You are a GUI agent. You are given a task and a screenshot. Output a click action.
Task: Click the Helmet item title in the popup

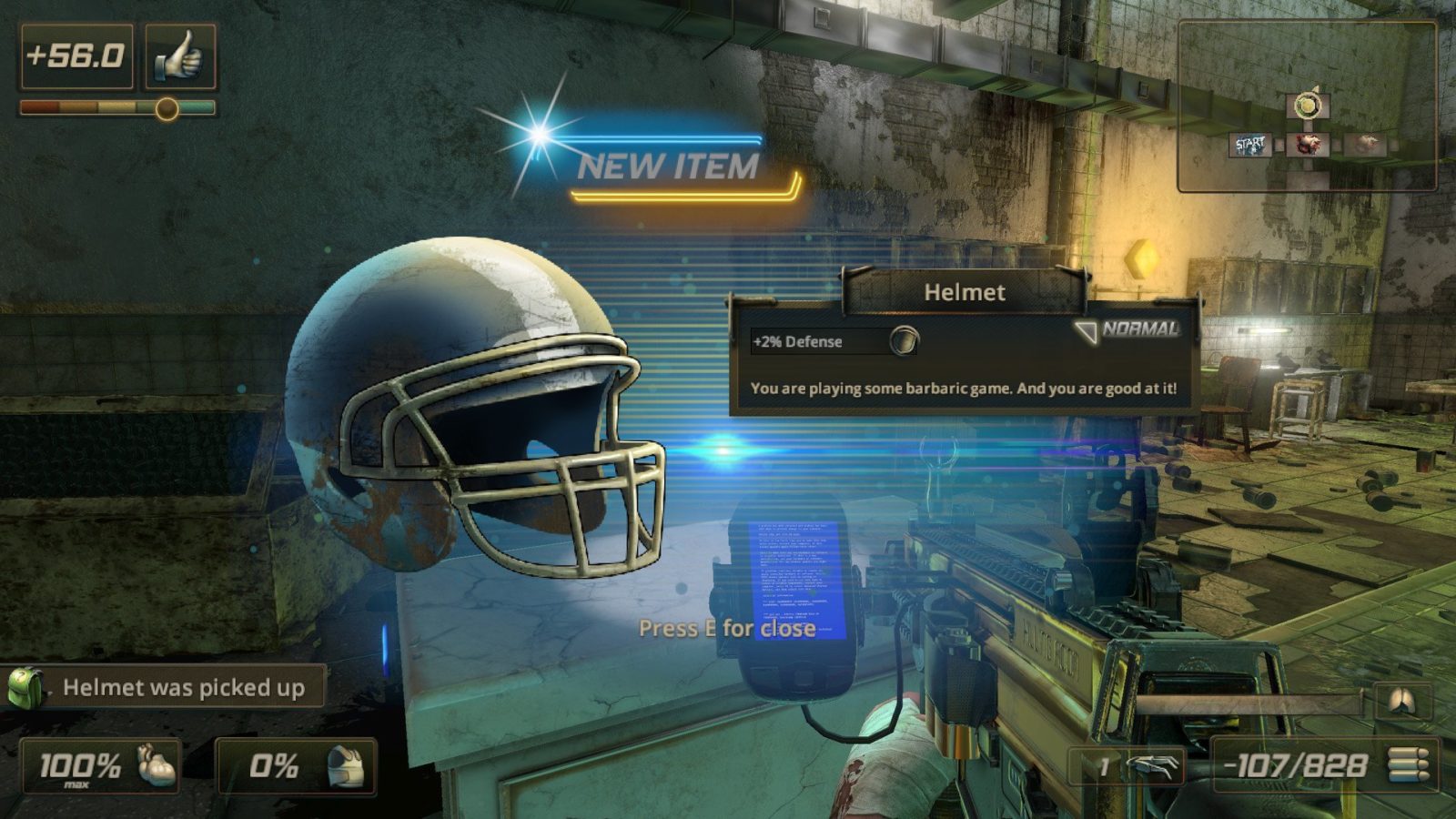pos(964,292)
